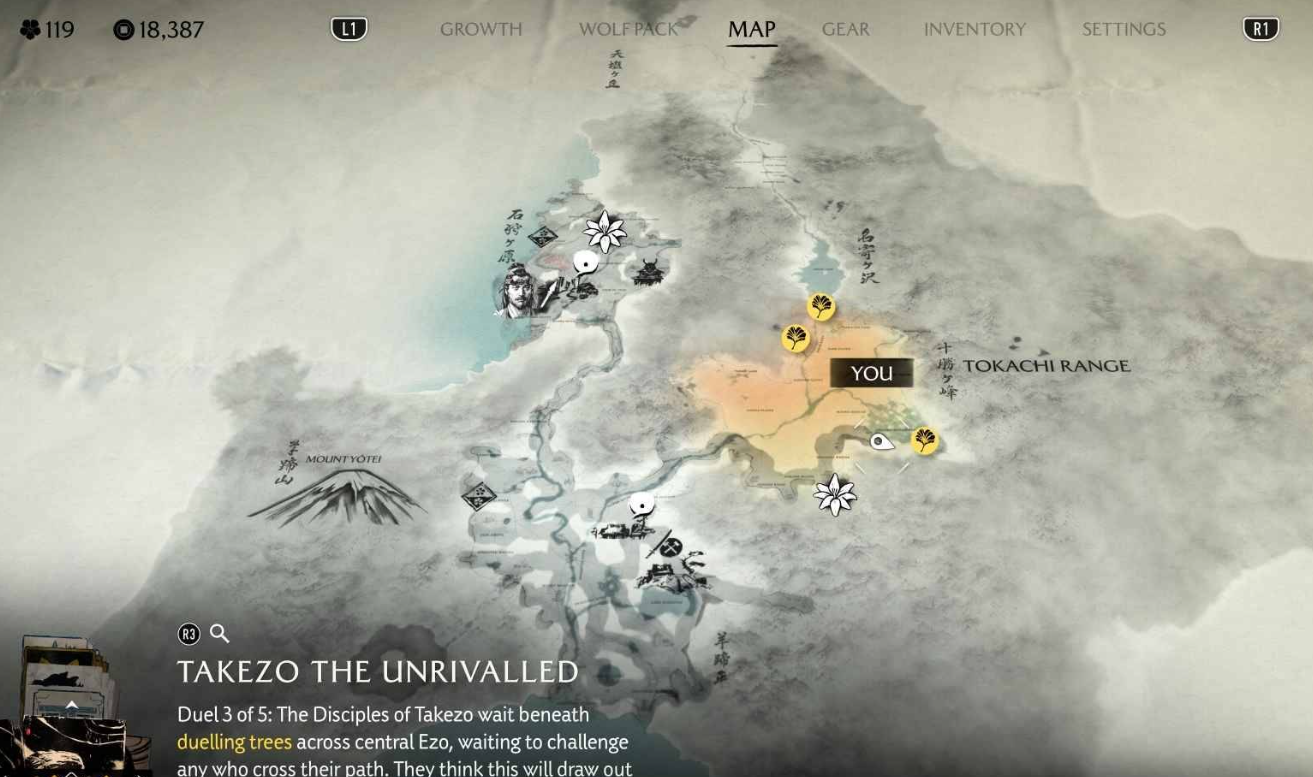
Task: Select the bearded warrior portrait marker
Action: 518,291
